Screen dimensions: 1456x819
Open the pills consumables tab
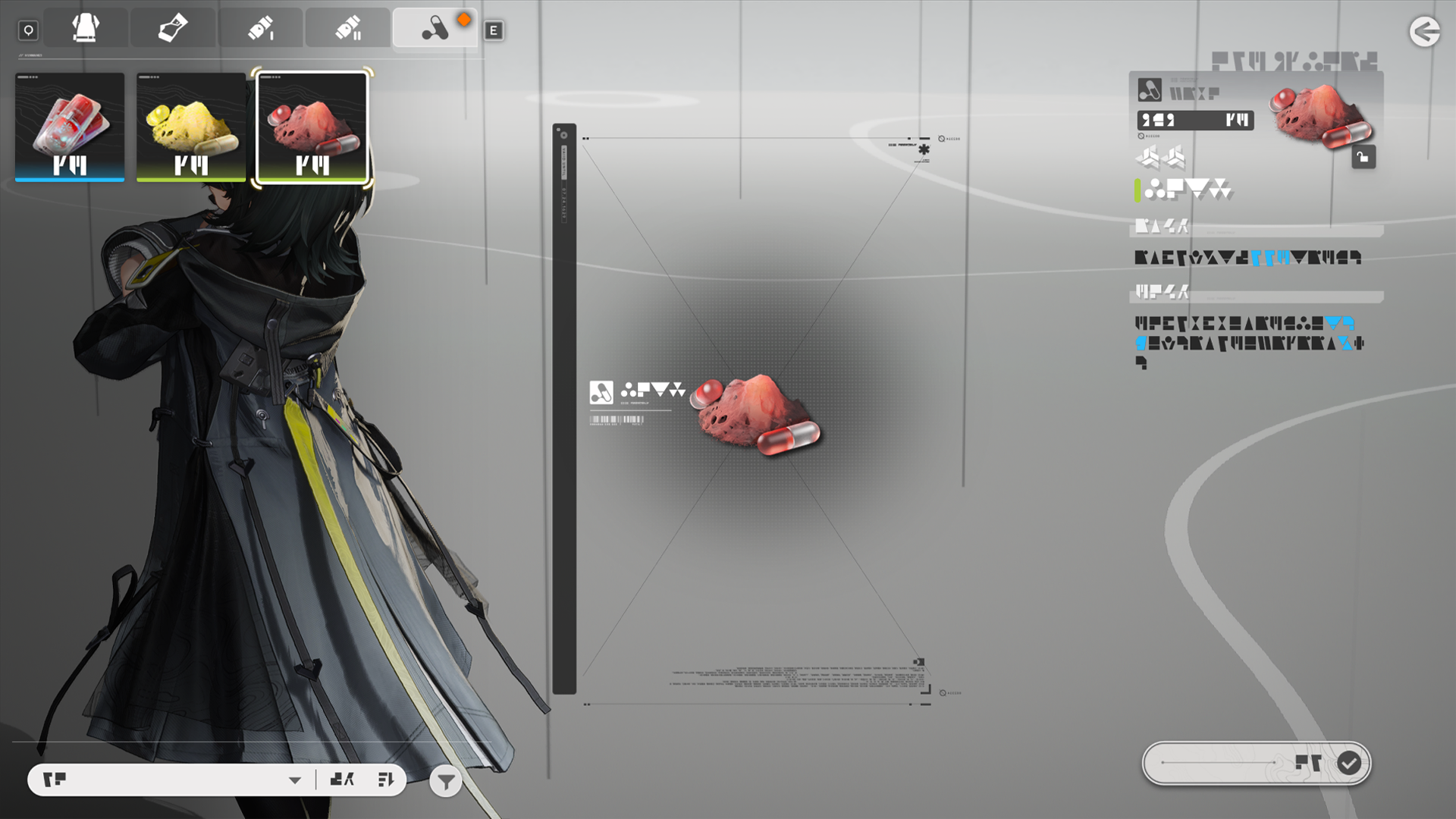coord(435,29)
